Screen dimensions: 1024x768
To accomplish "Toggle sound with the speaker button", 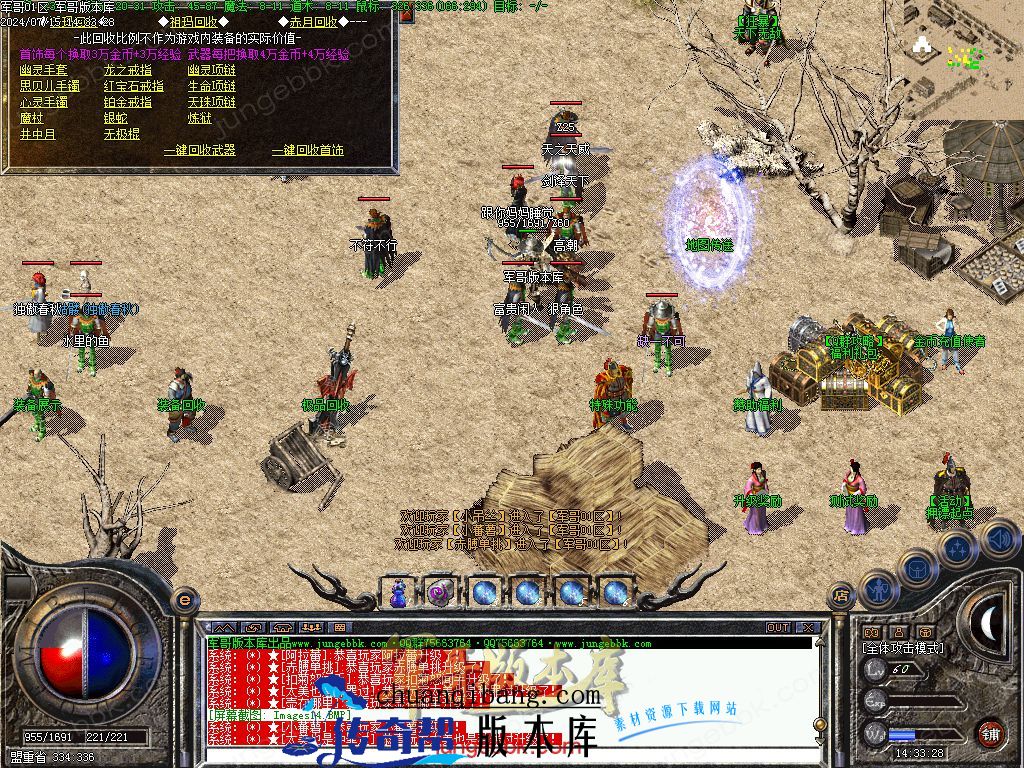I will tap(999, 540).
